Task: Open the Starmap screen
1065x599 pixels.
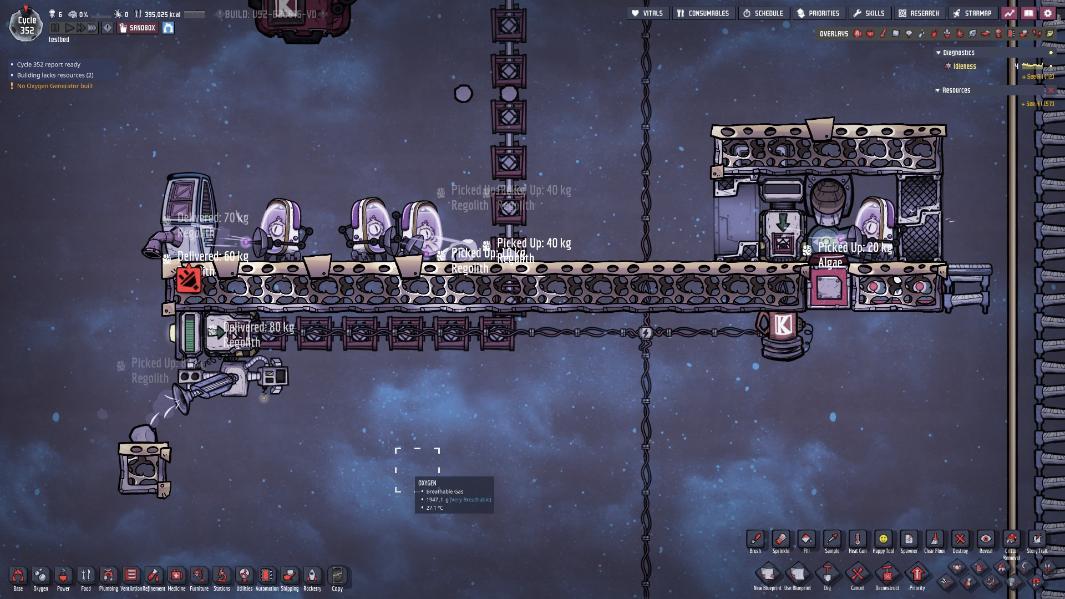Action: [972, 13]
